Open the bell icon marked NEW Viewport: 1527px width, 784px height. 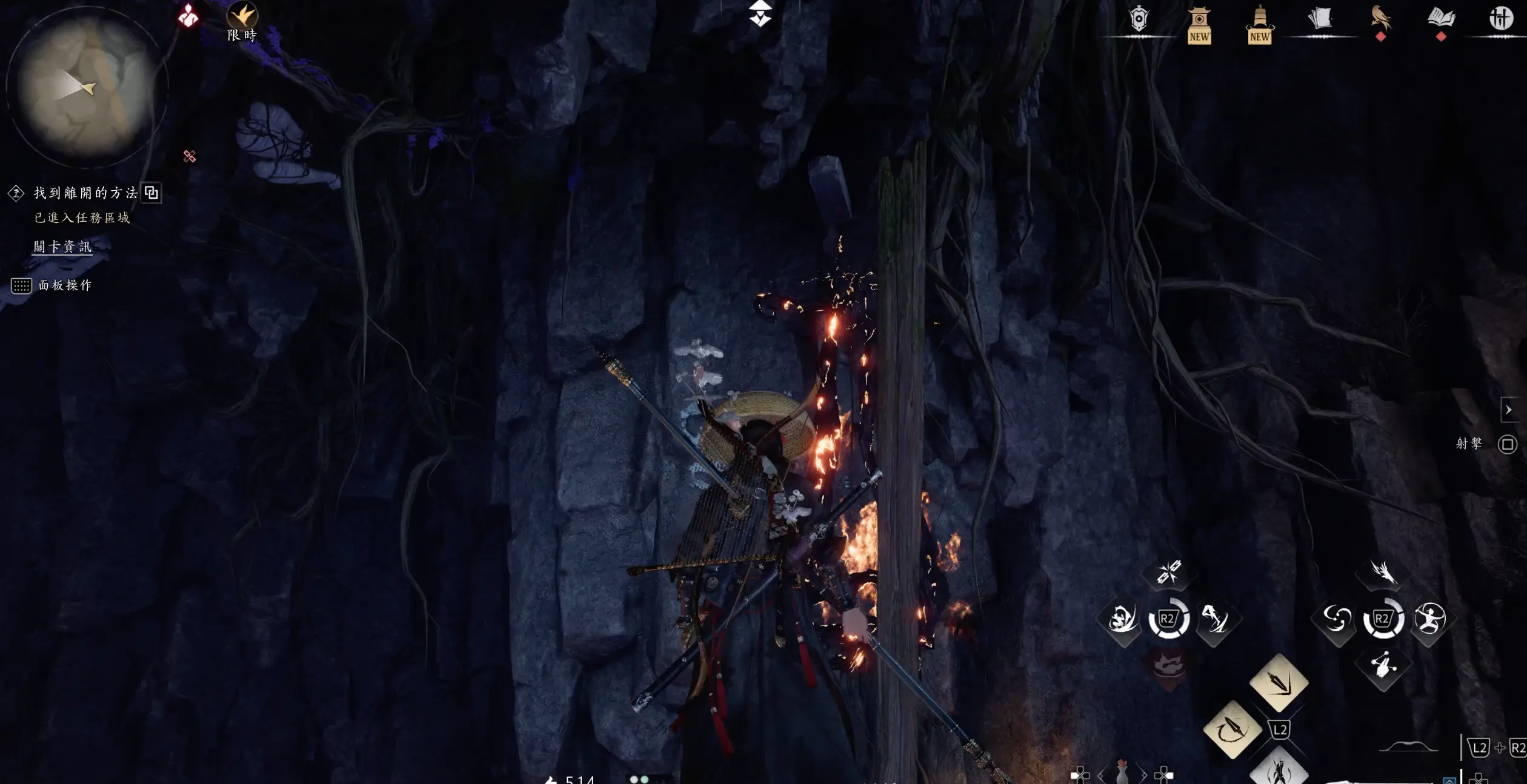pyautogui.click(x=1260, y=24)
